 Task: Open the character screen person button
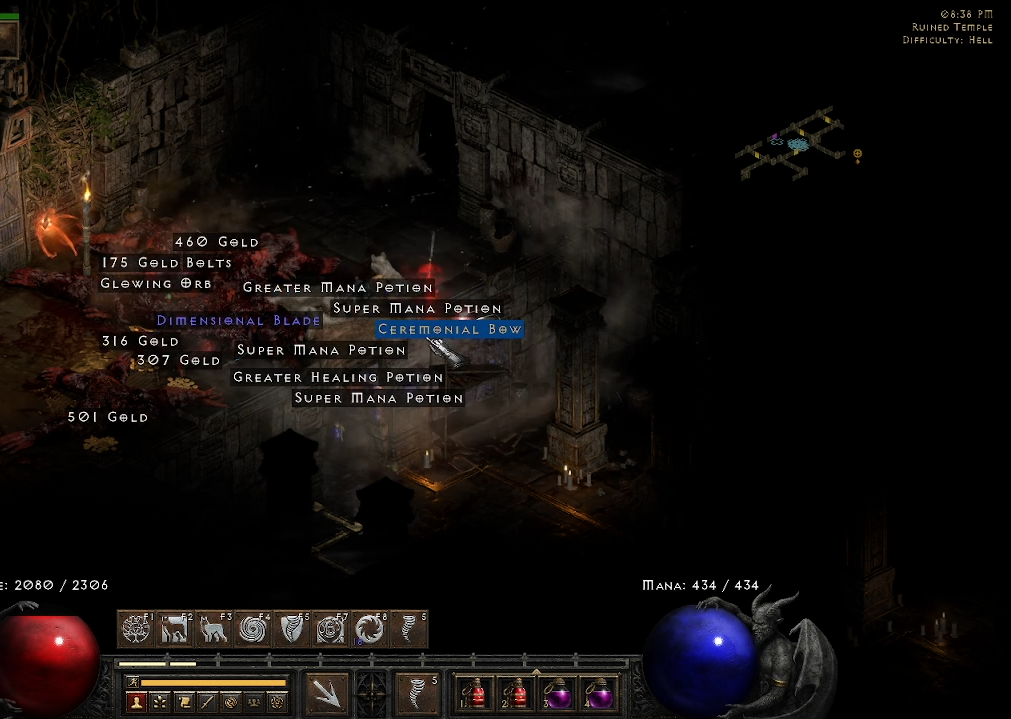point(135,702)
